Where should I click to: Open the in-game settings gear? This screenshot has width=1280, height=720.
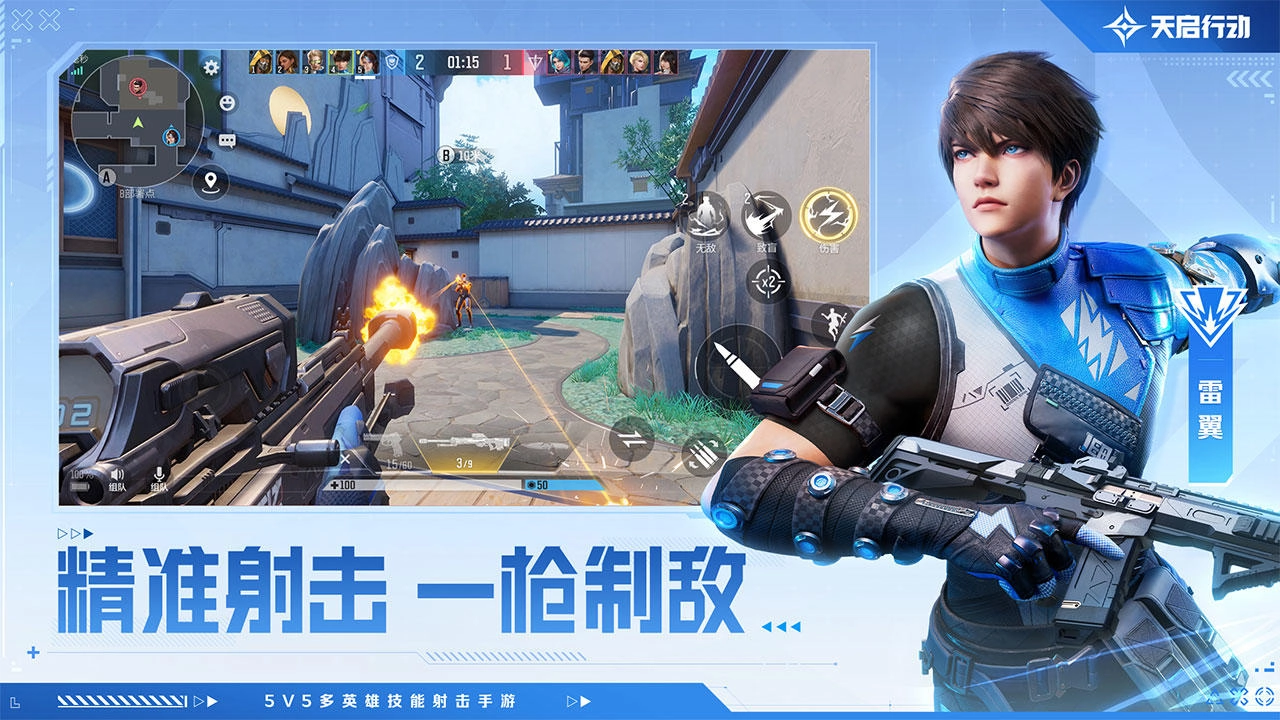coord(210,66)
